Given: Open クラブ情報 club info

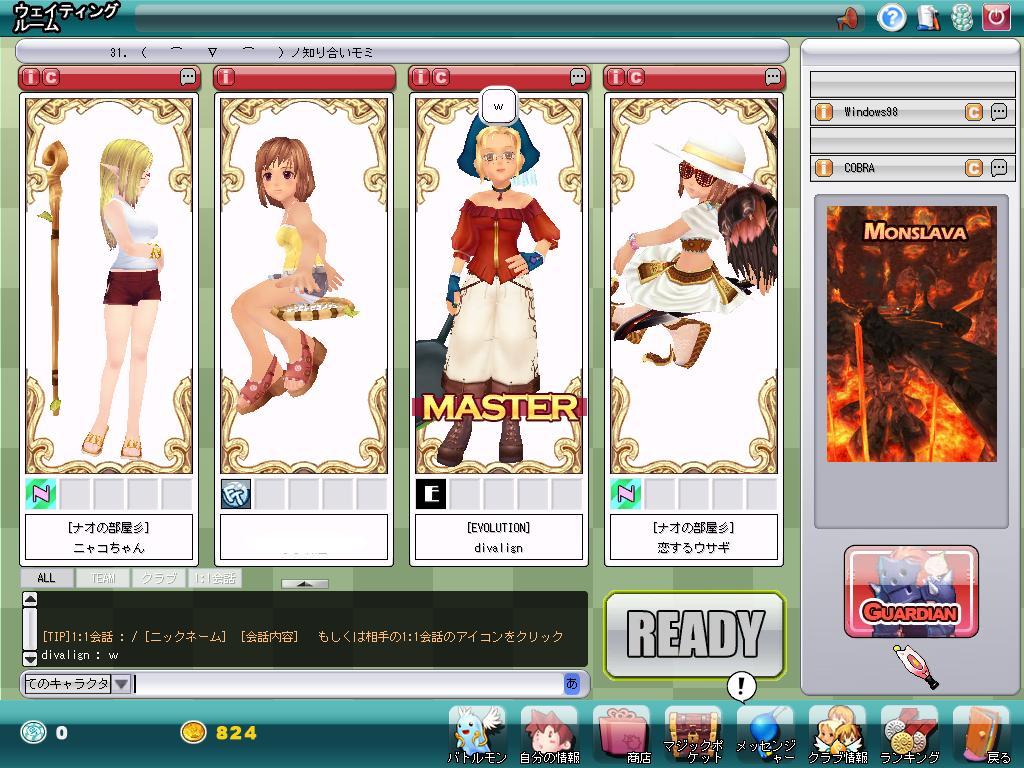Looking at the screenshot, I should pyautogui.click(x=837, y=735).
